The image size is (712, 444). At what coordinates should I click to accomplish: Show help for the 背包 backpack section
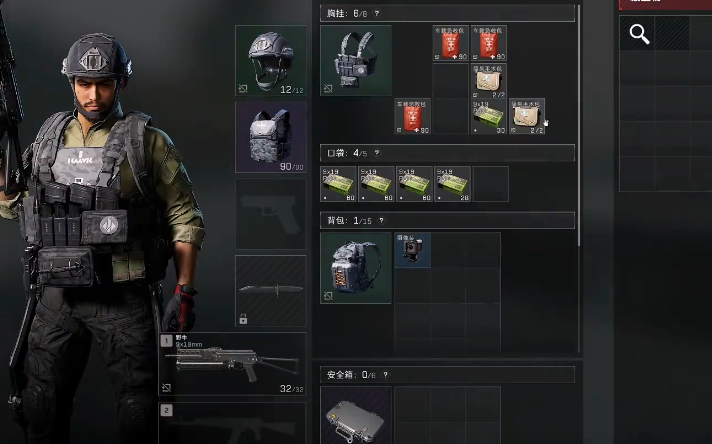tap(381, 221)
